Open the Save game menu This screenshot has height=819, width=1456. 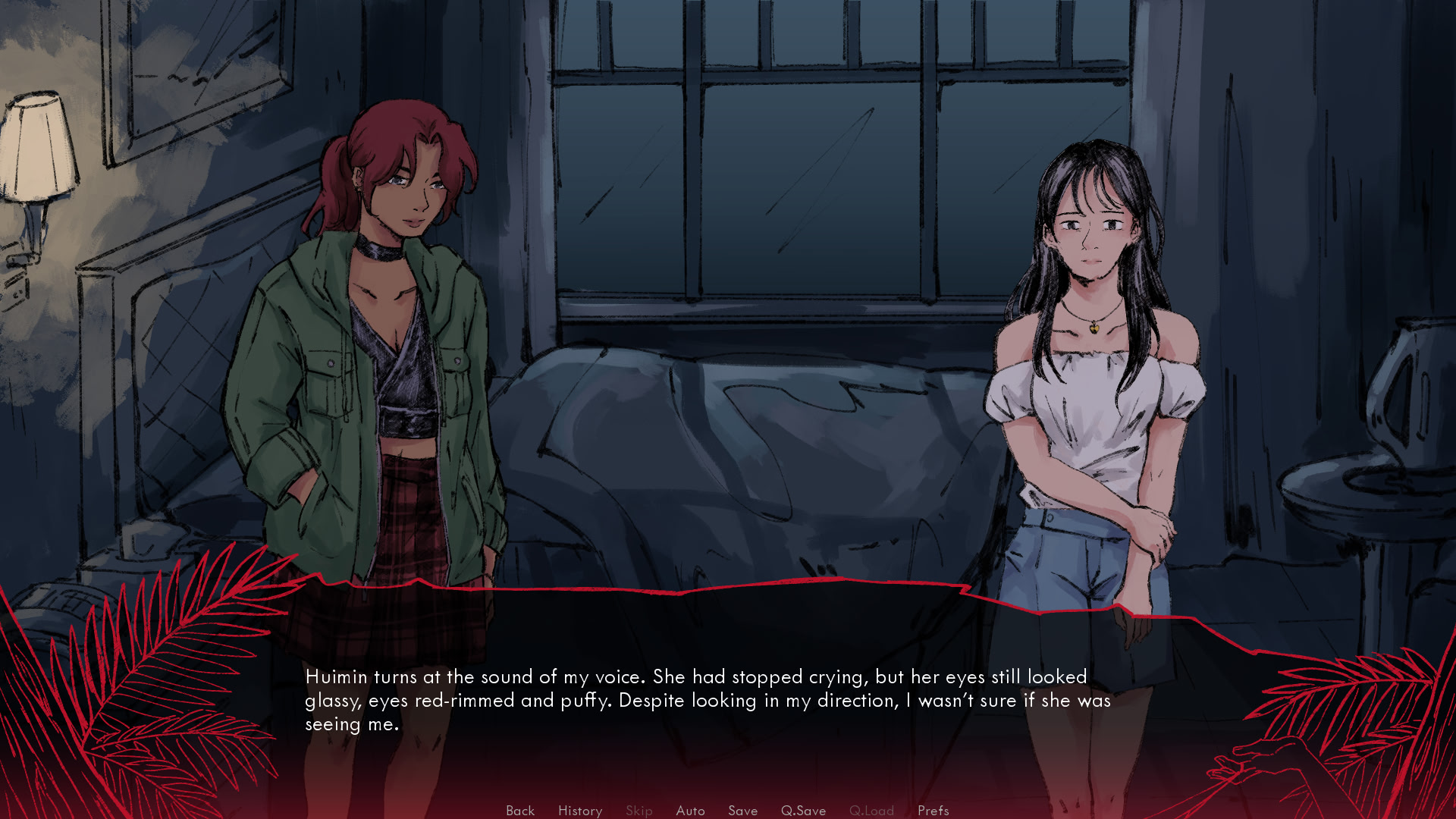click(742, 810)
